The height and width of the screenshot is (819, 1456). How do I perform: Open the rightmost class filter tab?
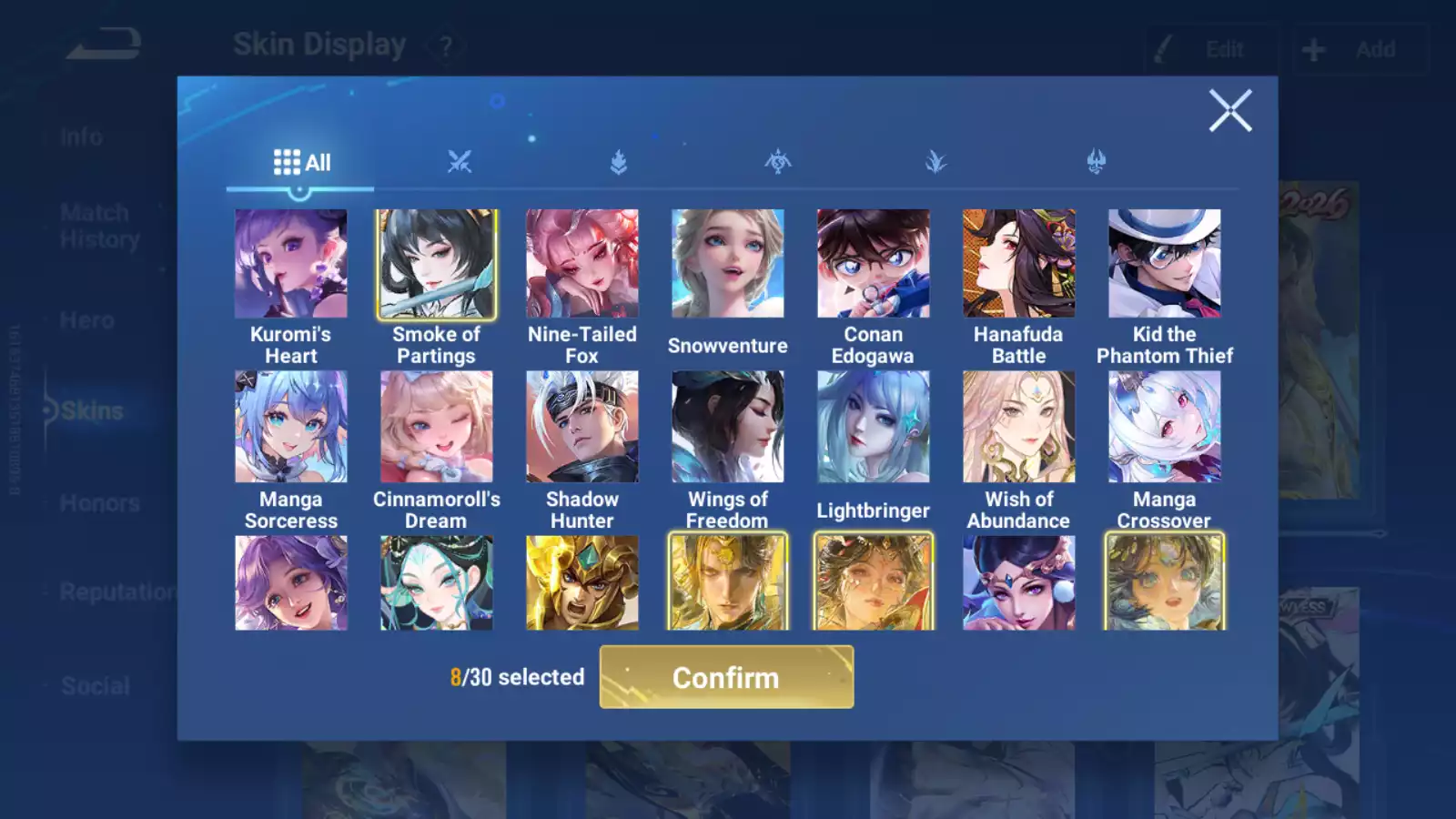pyautogui.click(x=1095, y=161)
